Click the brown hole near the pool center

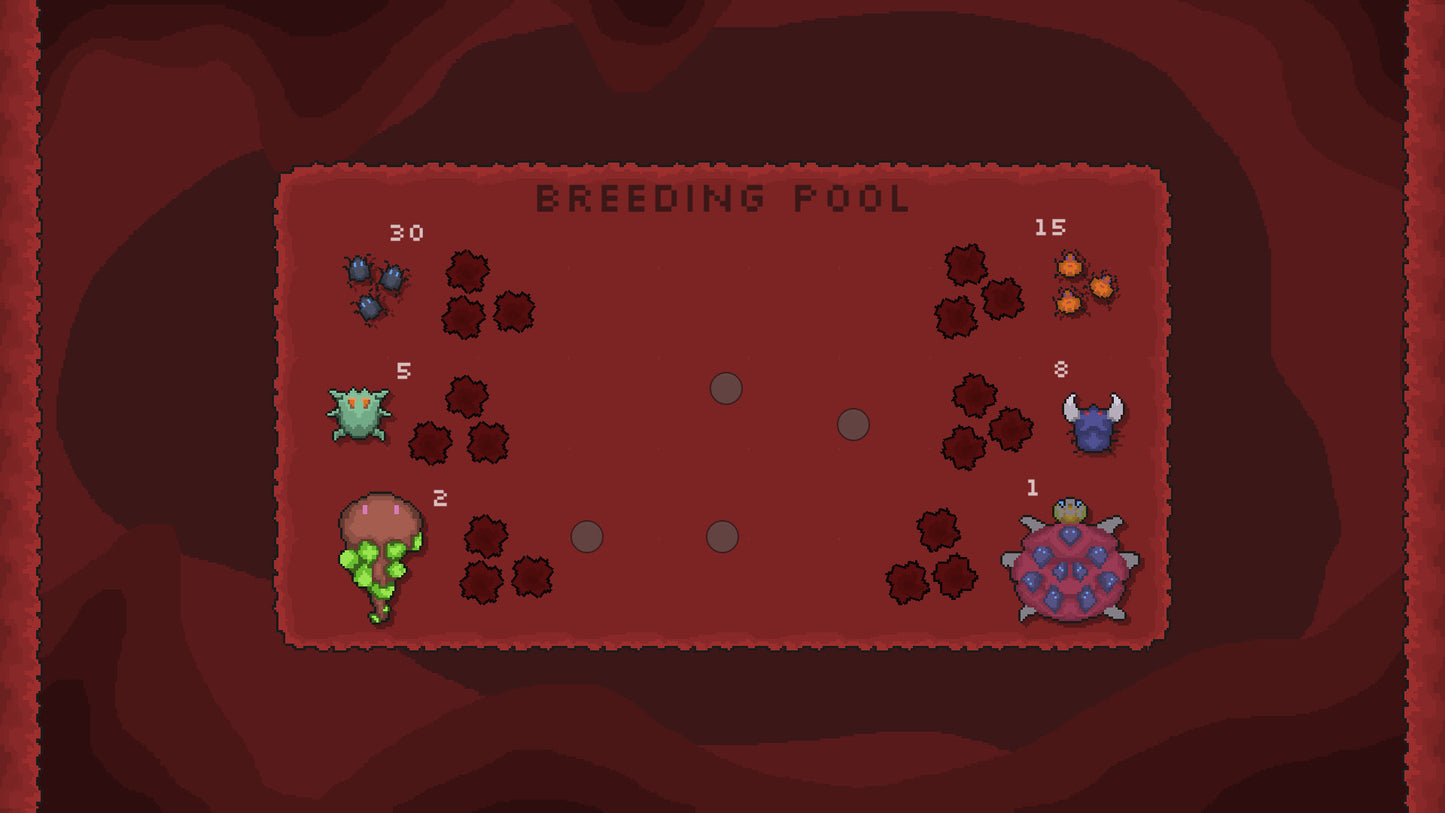pos(725,390)
